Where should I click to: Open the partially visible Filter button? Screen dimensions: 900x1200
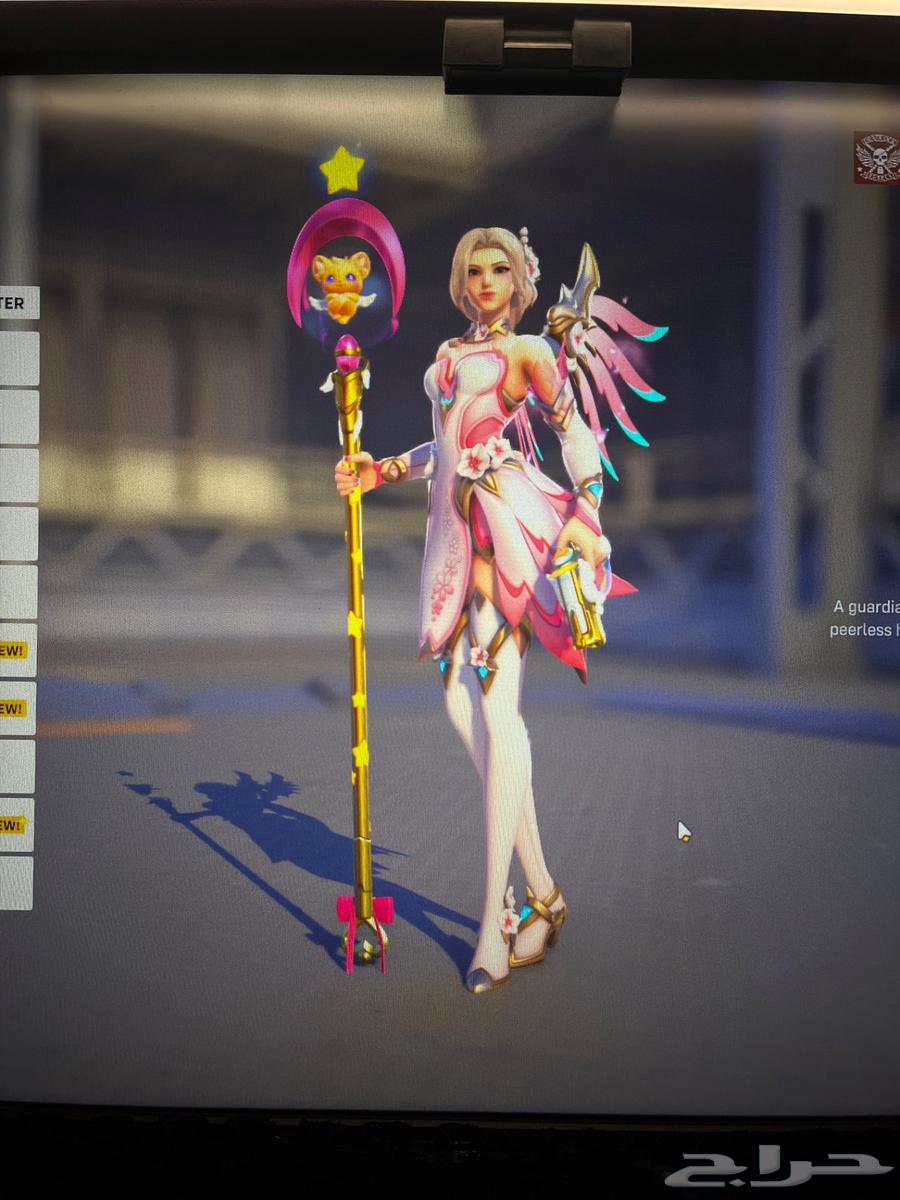coord(17,303)
